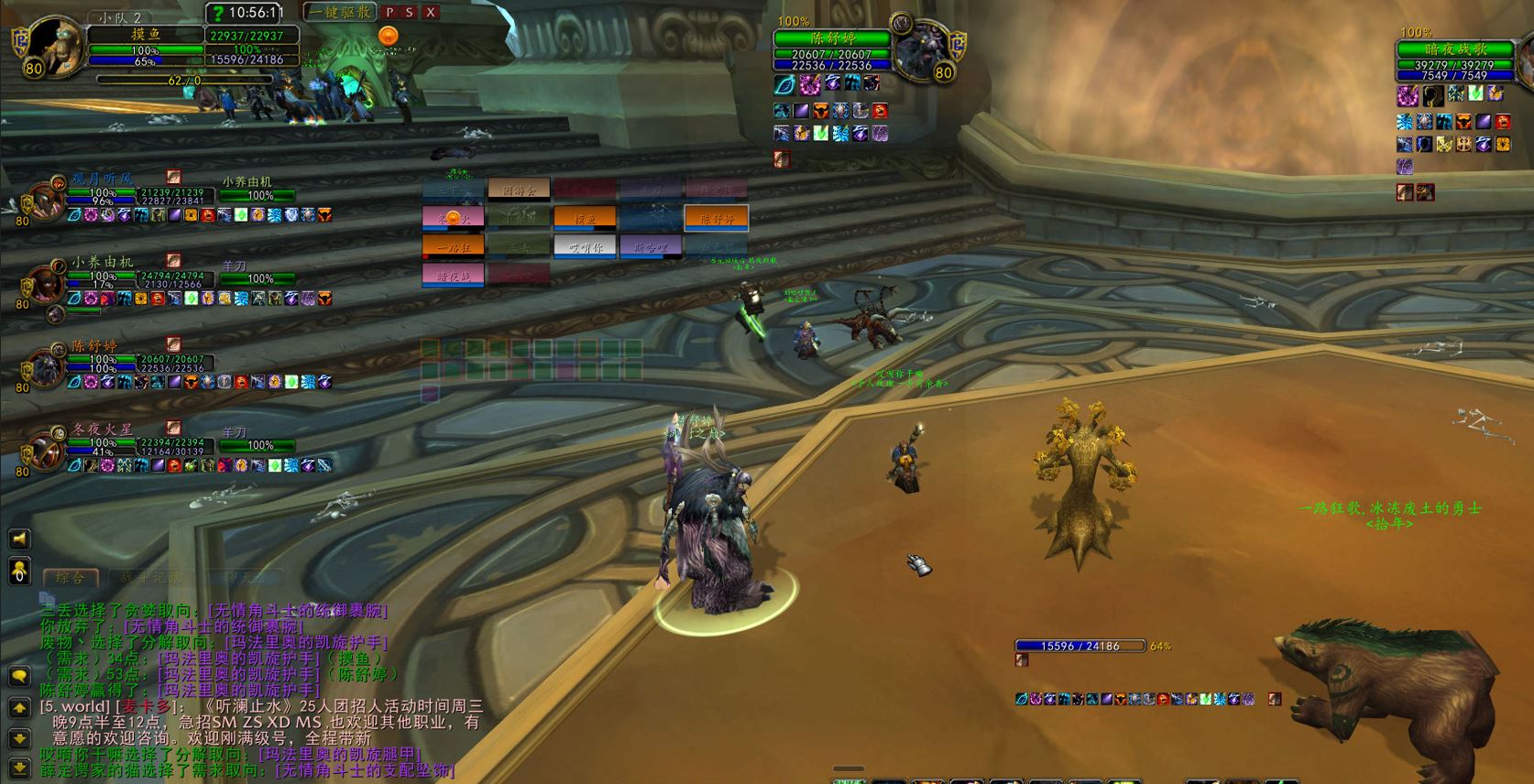This screenshot has width=1534, height=784.
Task: Click the 摸鱼 raid frame tile
Action: coord(585,218)
